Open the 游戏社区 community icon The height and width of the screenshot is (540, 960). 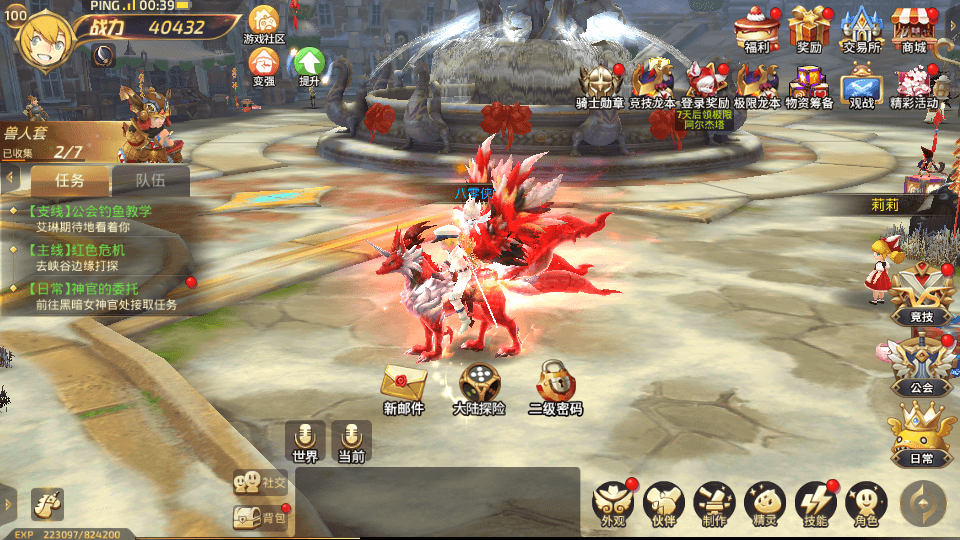tap(264, 22)
